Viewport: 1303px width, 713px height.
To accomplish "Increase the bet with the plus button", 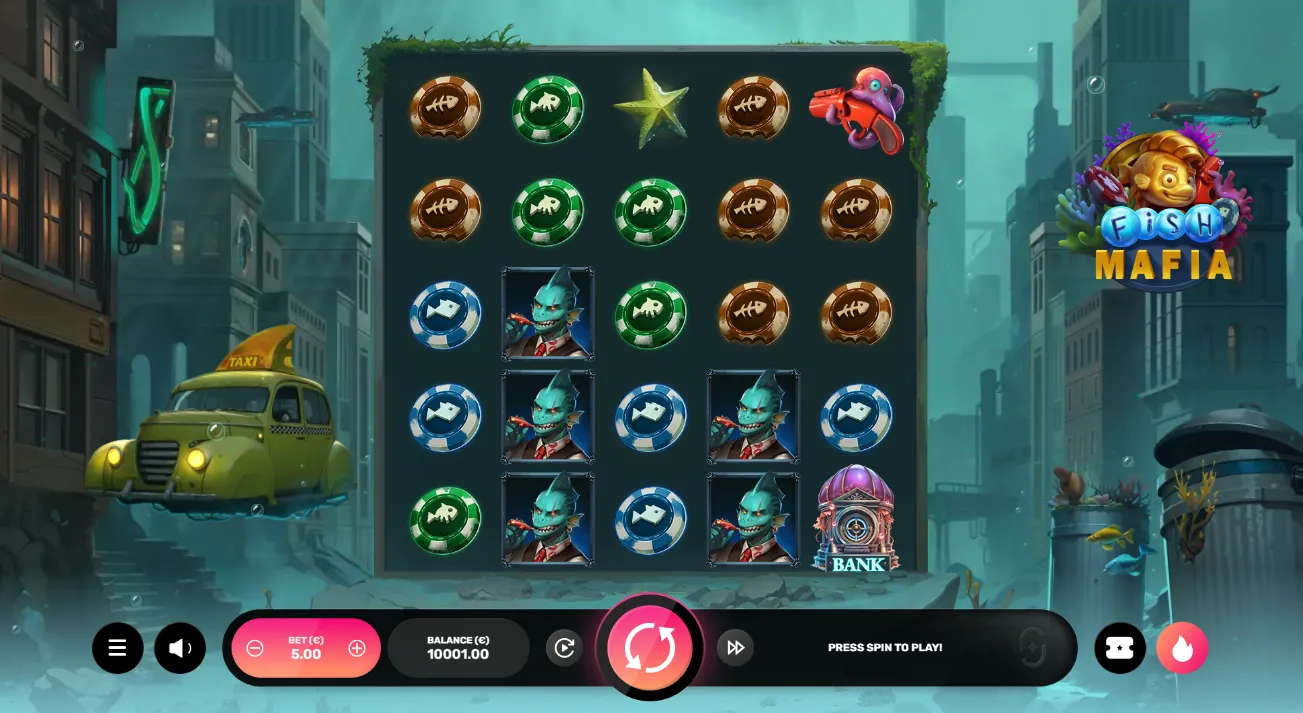I will click(357, 648).
